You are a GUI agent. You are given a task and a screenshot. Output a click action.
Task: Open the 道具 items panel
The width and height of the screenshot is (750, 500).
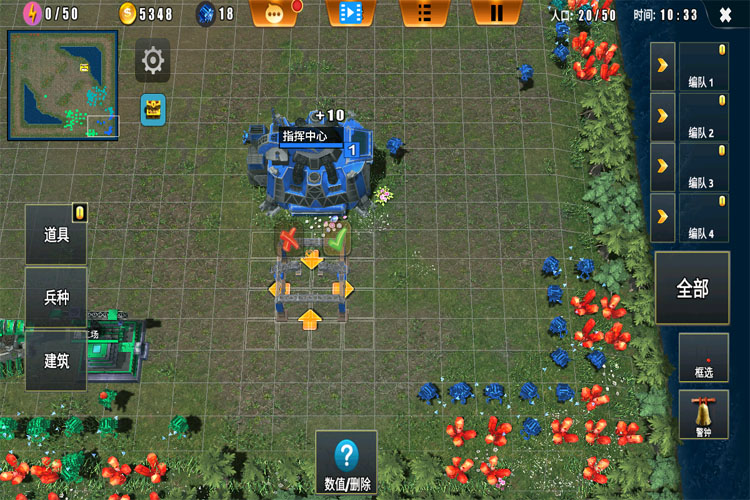click(56, 235)
